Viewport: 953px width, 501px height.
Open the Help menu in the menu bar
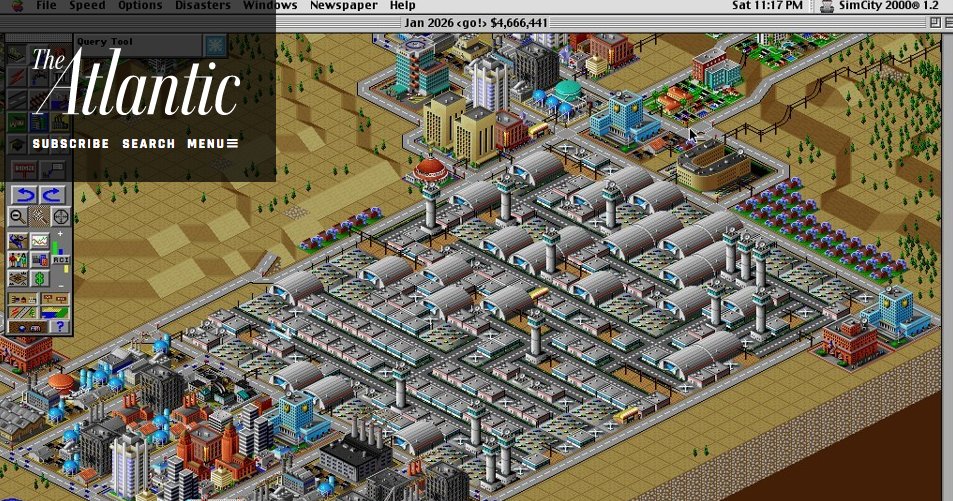(402, 5)
